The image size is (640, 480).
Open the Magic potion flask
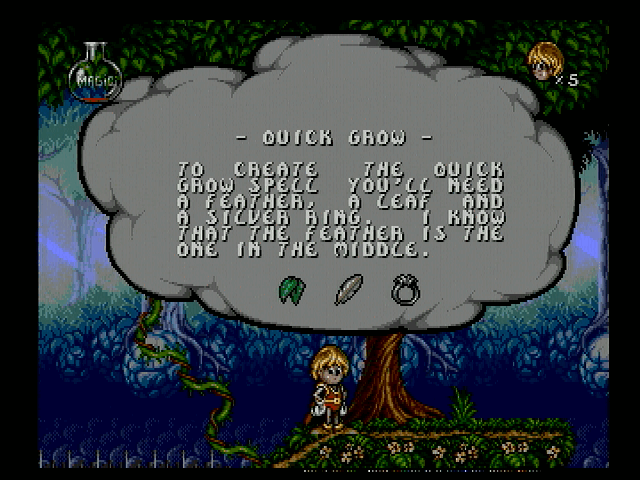pyautogui.click(x=95, y=76)
